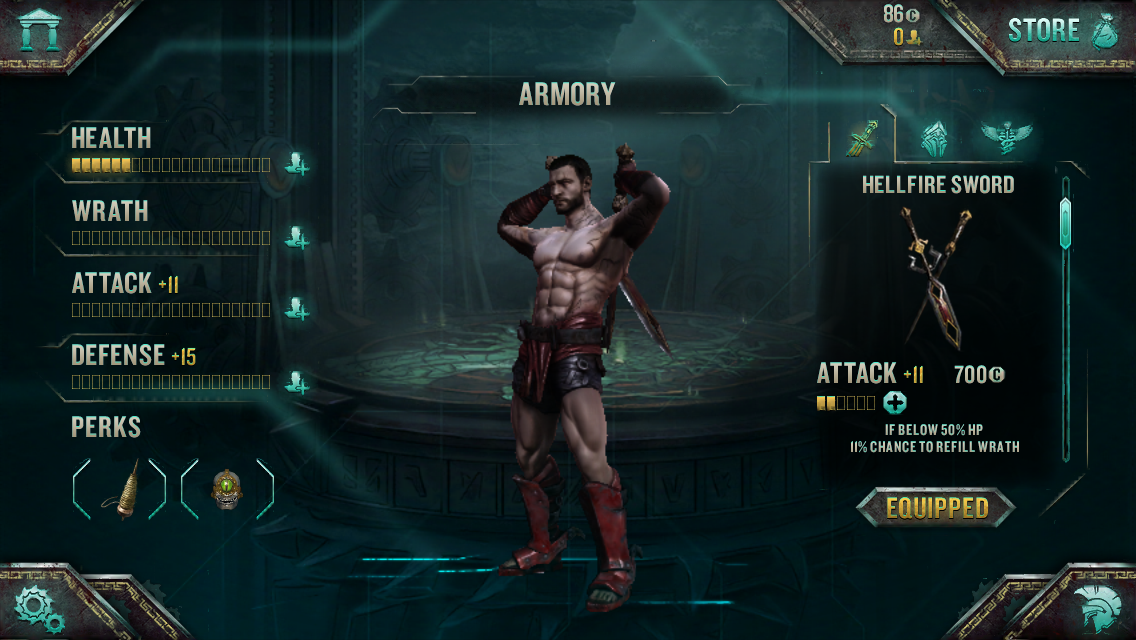The width and height of the screenshot is (1136, 640).
Task: Select the drill perk slot
Action: 120,489
